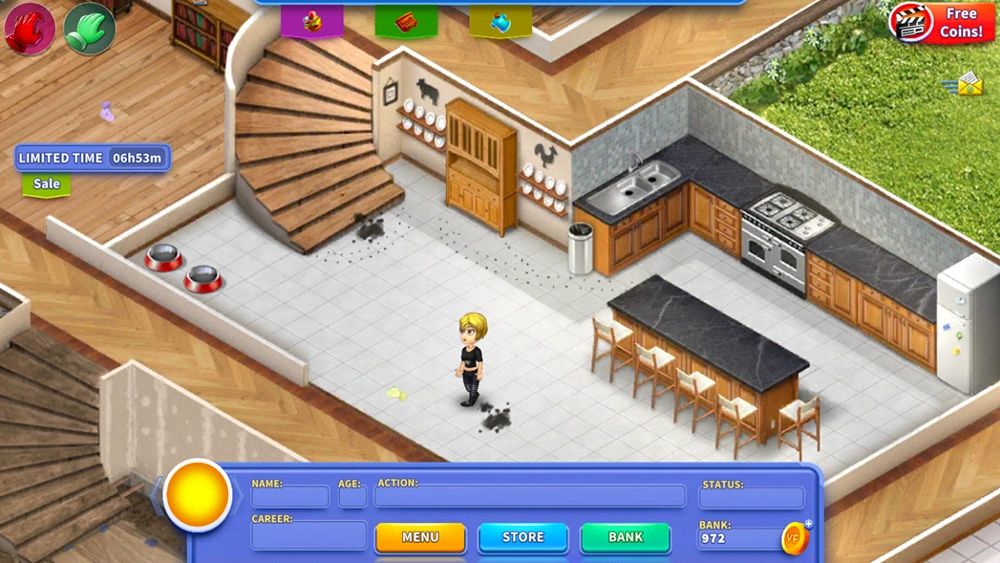1000x563 pixels.
Task: Open the flying mail envelope icon
Action: (x=965, y=85)
